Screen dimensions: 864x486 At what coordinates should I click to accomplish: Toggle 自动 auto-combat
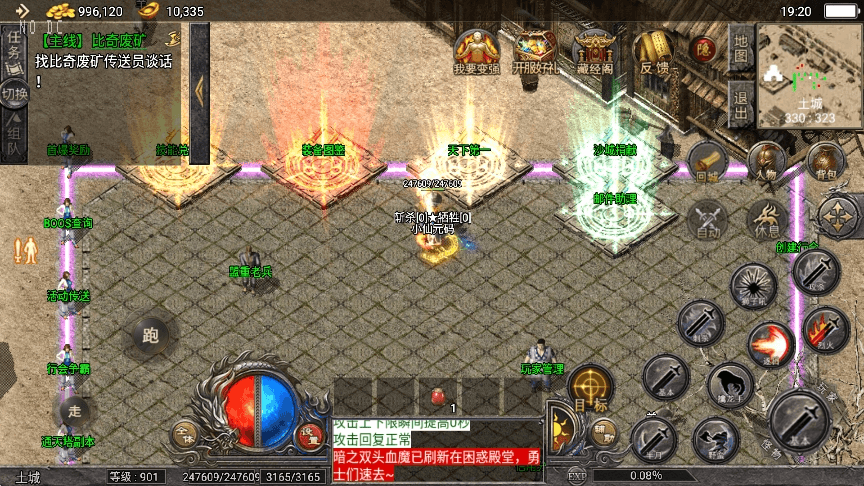(x=709, y=219)
